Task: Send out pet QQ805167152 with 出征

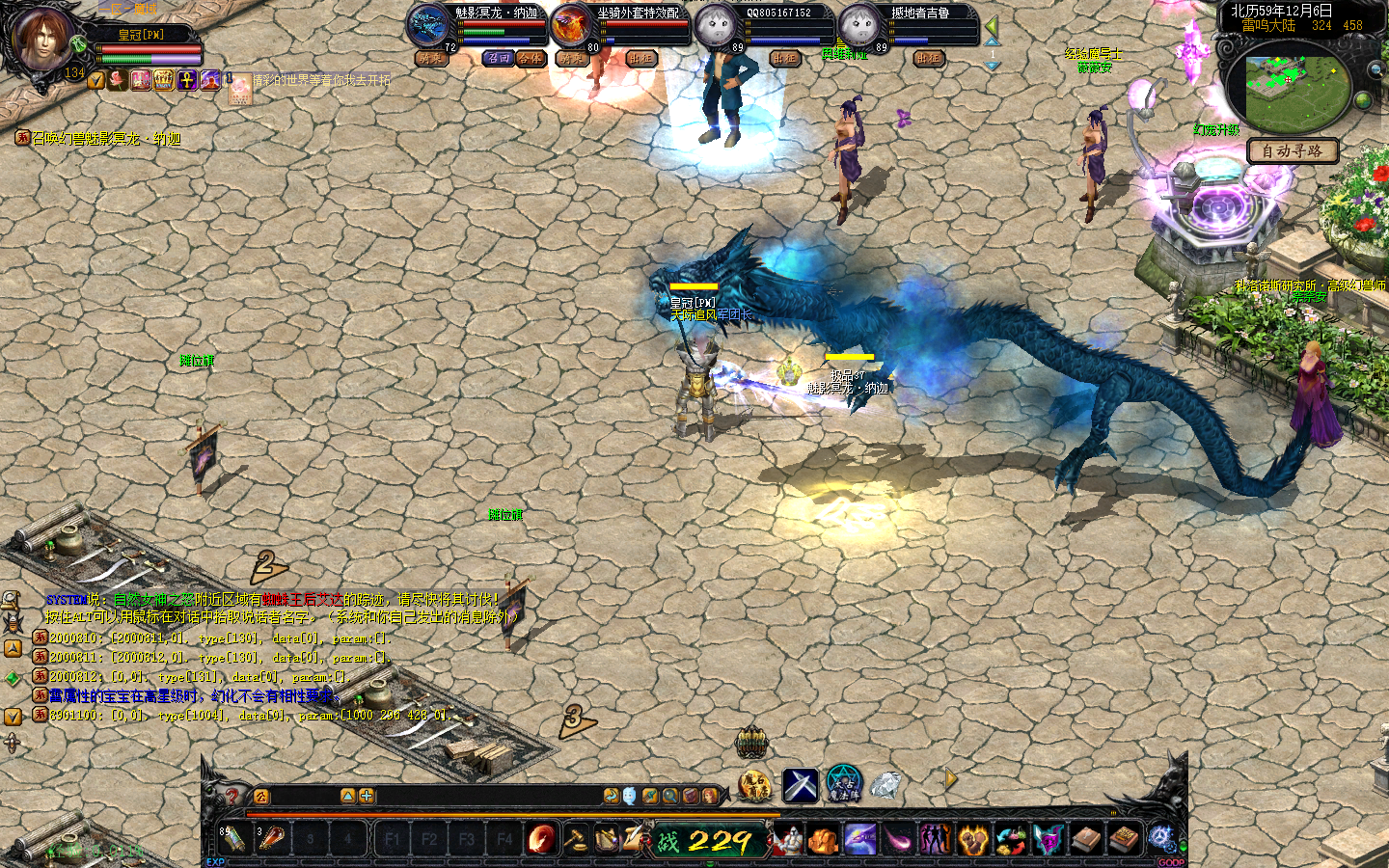Action: (x=784, y=59)
